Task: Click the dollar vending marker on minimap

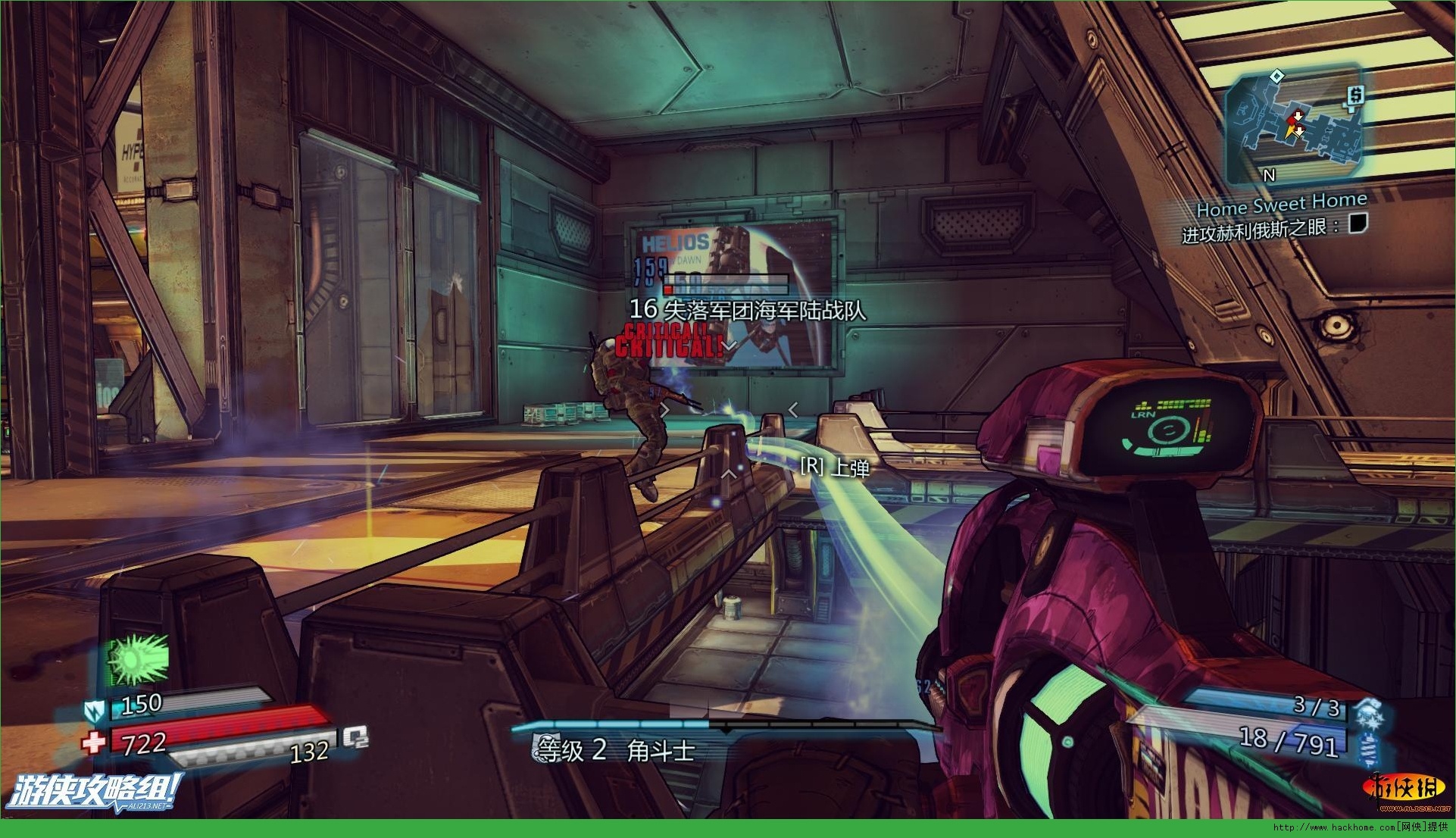Action: pyautogui.click(x=1355, y=95)
